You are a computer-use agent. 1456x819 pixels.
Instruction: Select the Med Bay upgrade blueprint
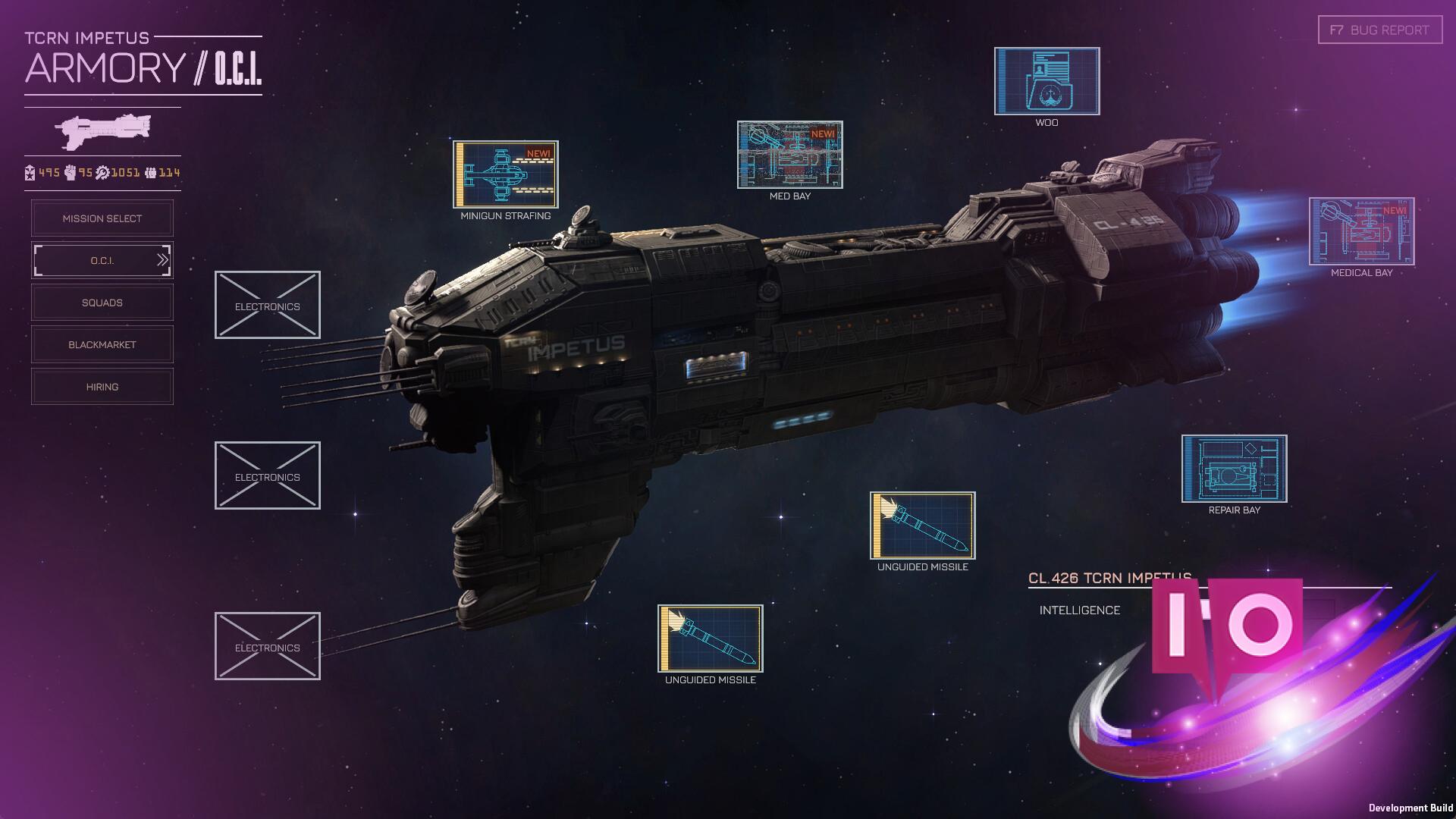790,155
